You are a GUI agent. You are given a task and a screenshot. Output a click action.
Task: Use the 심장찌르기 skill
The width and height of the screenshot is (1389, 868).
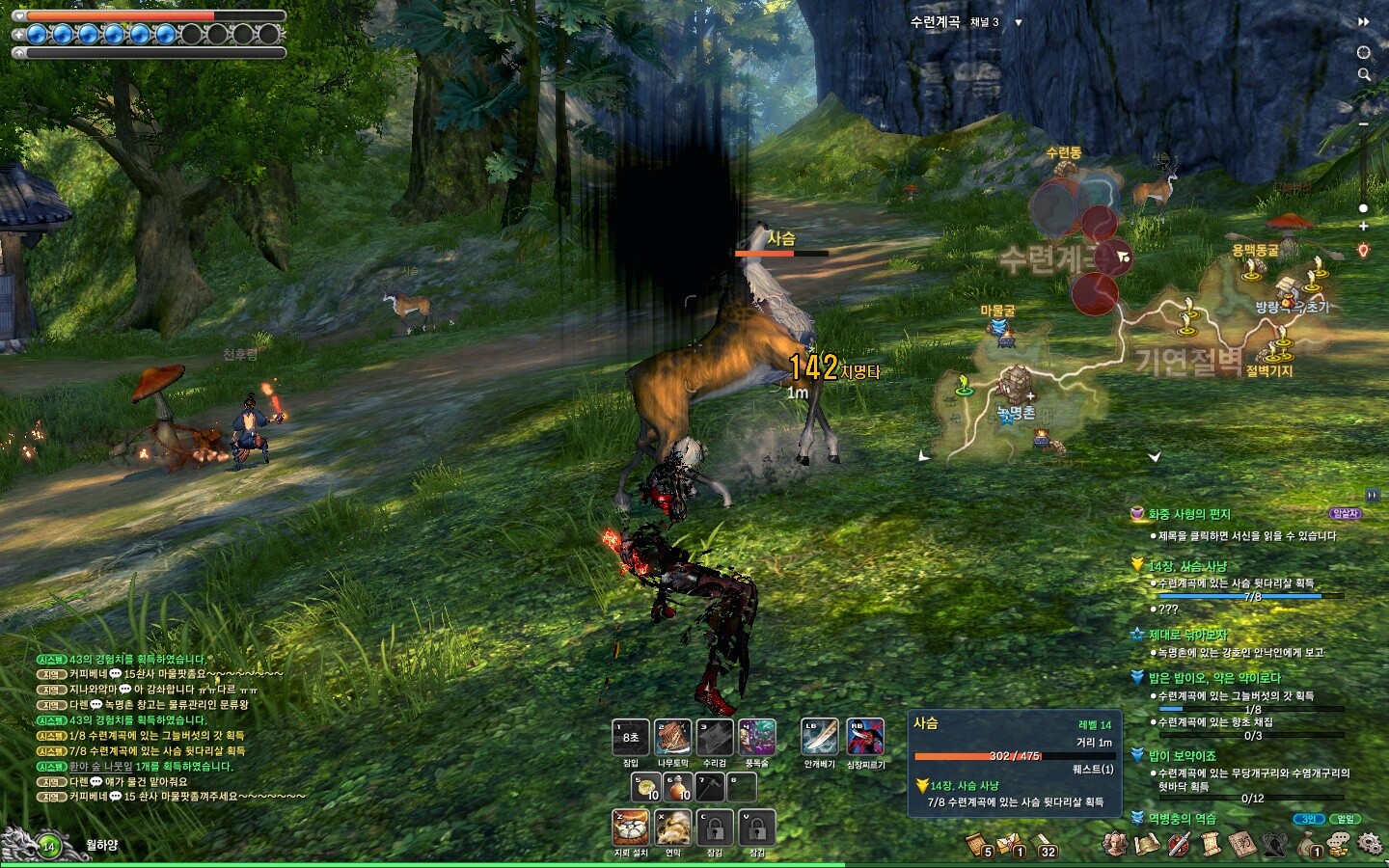865,739
